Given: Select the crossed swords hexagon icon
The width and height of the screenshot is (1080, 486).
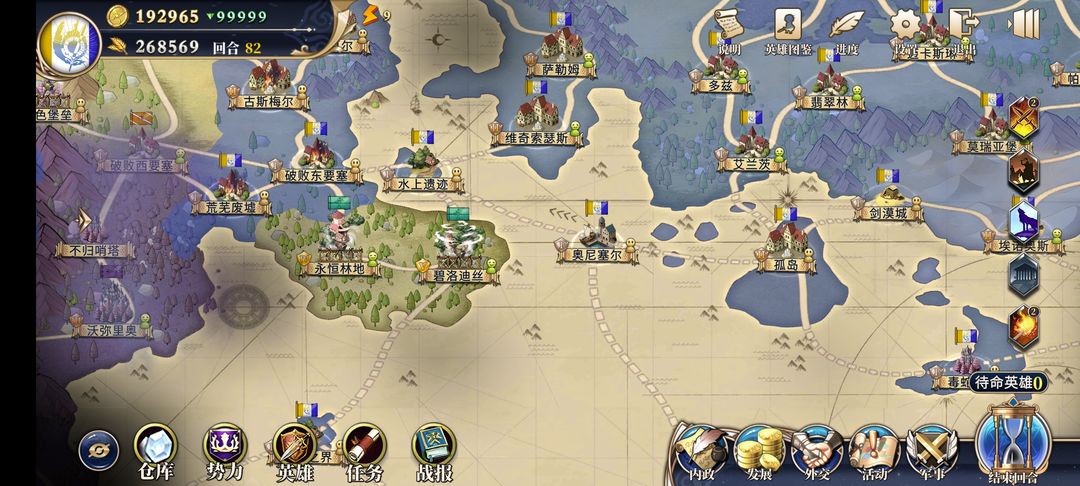Looking at the screenshot, I should tap(1023, 119).
